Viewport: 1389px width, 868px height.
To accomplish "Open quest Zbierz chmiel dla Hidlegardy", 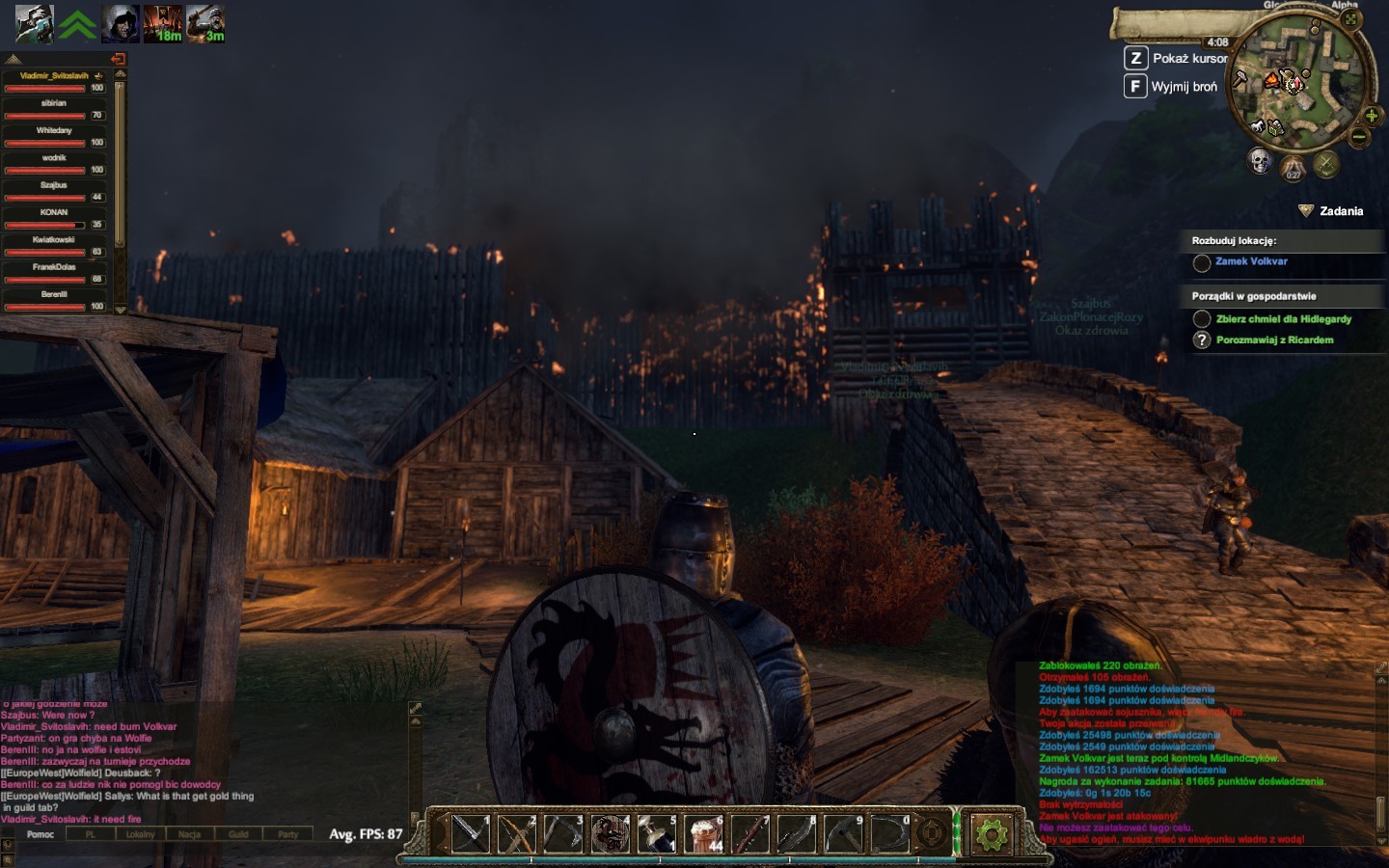I will 1283,319.
